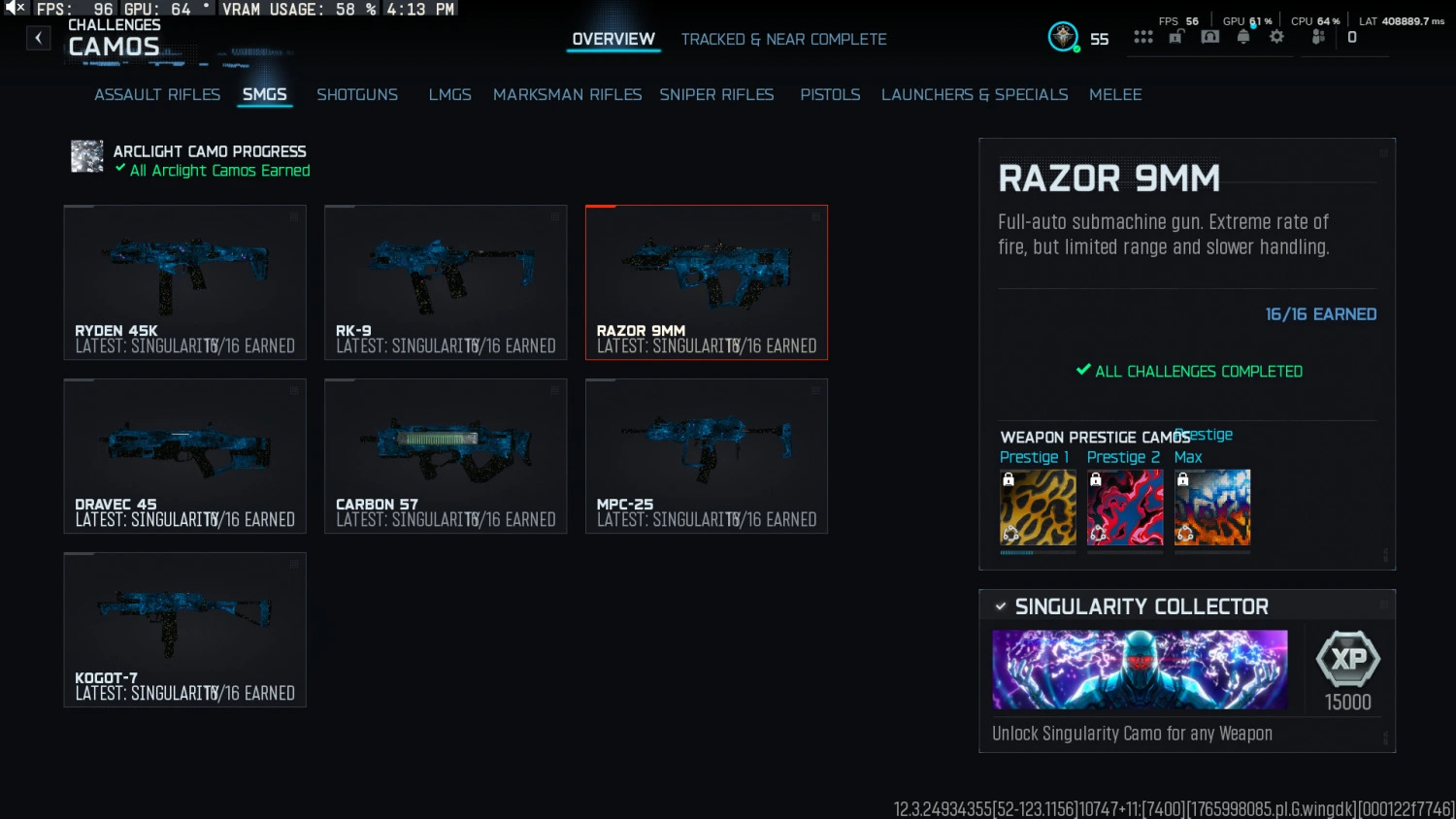
Task: Click the notifications bell icon
Action: [1243, 36]
